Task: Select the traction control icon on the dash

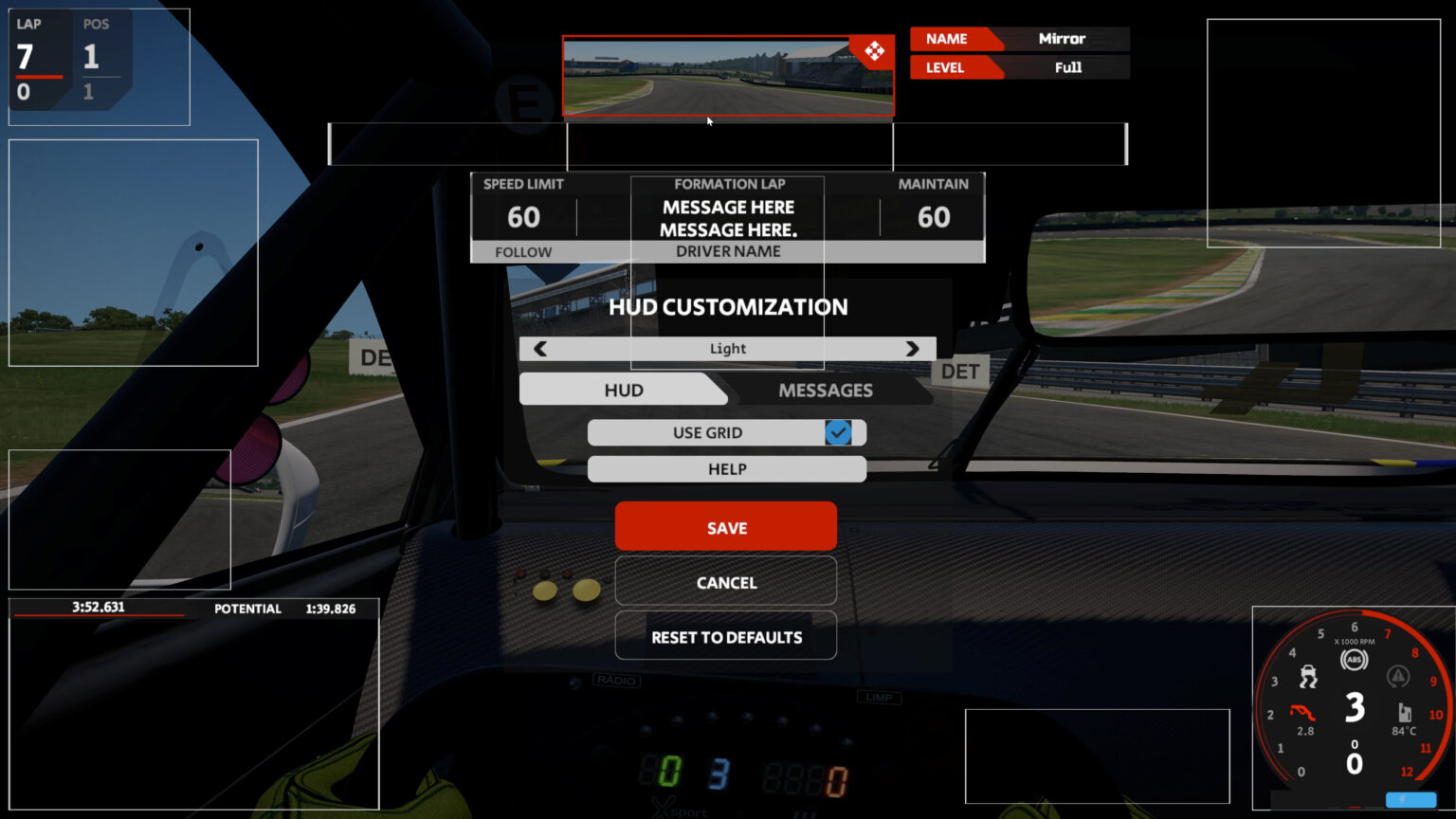Action: (x=1309, y=677)
